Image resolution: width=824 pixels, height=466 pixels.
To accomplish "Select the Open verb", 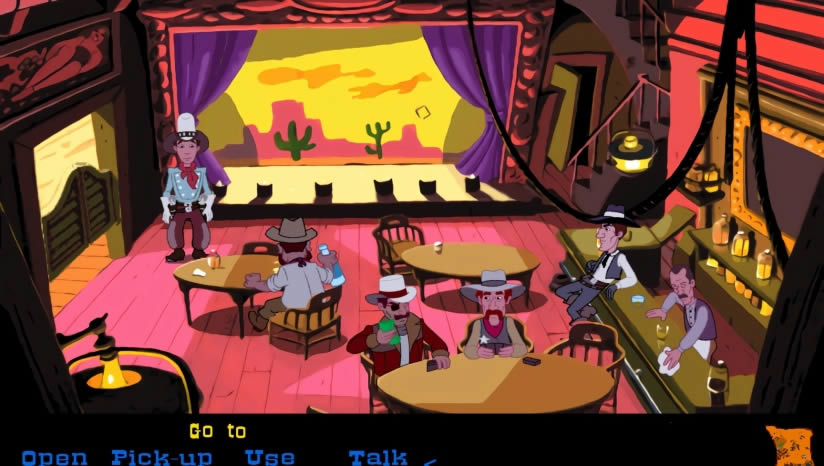I will pos(54,458).
